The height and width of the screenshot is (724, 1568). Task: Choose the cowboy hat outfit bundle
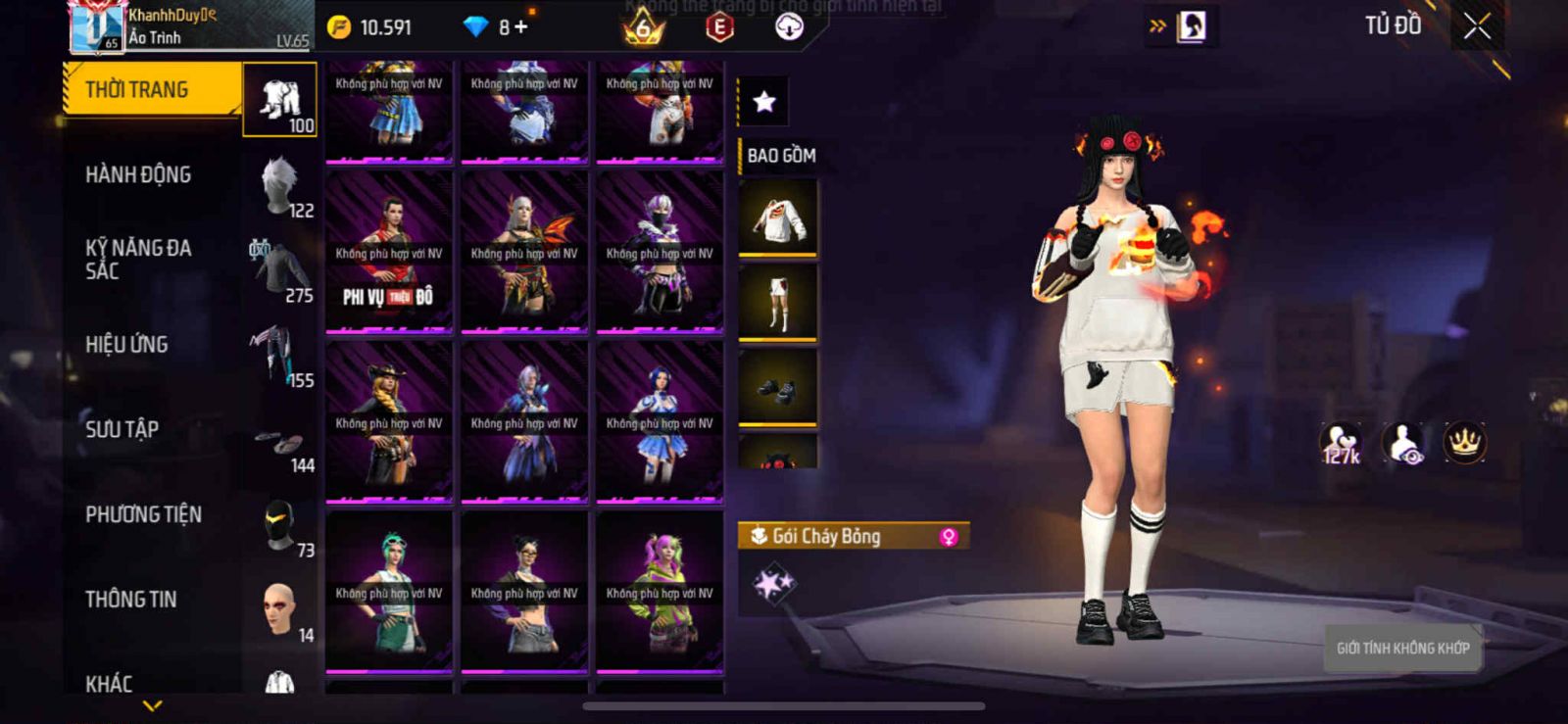click(x=389, y=421)
